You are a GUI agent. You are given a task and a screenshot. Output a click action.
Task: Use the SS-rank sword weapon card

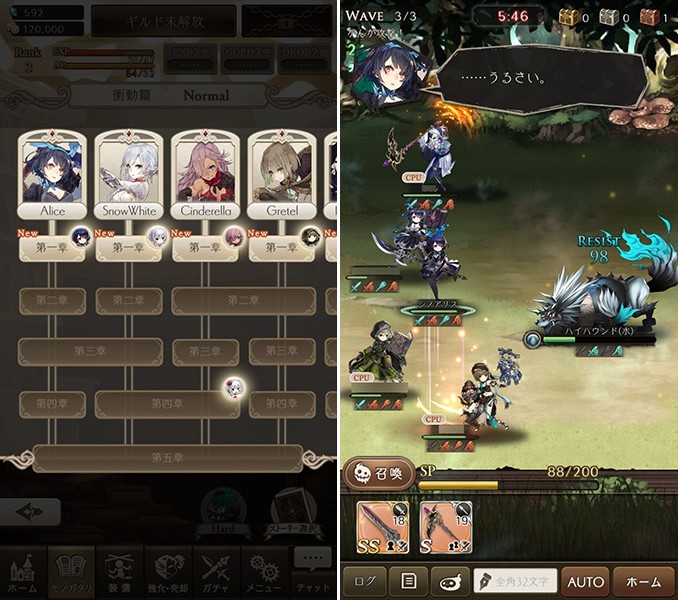click(x=381, y=525)
